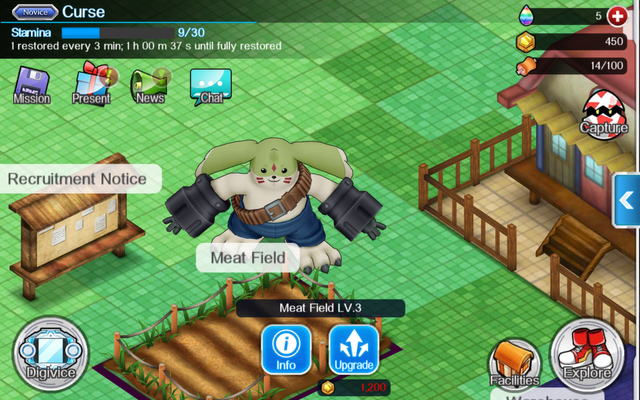This screenshot has width=640, height=400.
Task: Open the Capture egg menu
Action: tap(604, 112)
